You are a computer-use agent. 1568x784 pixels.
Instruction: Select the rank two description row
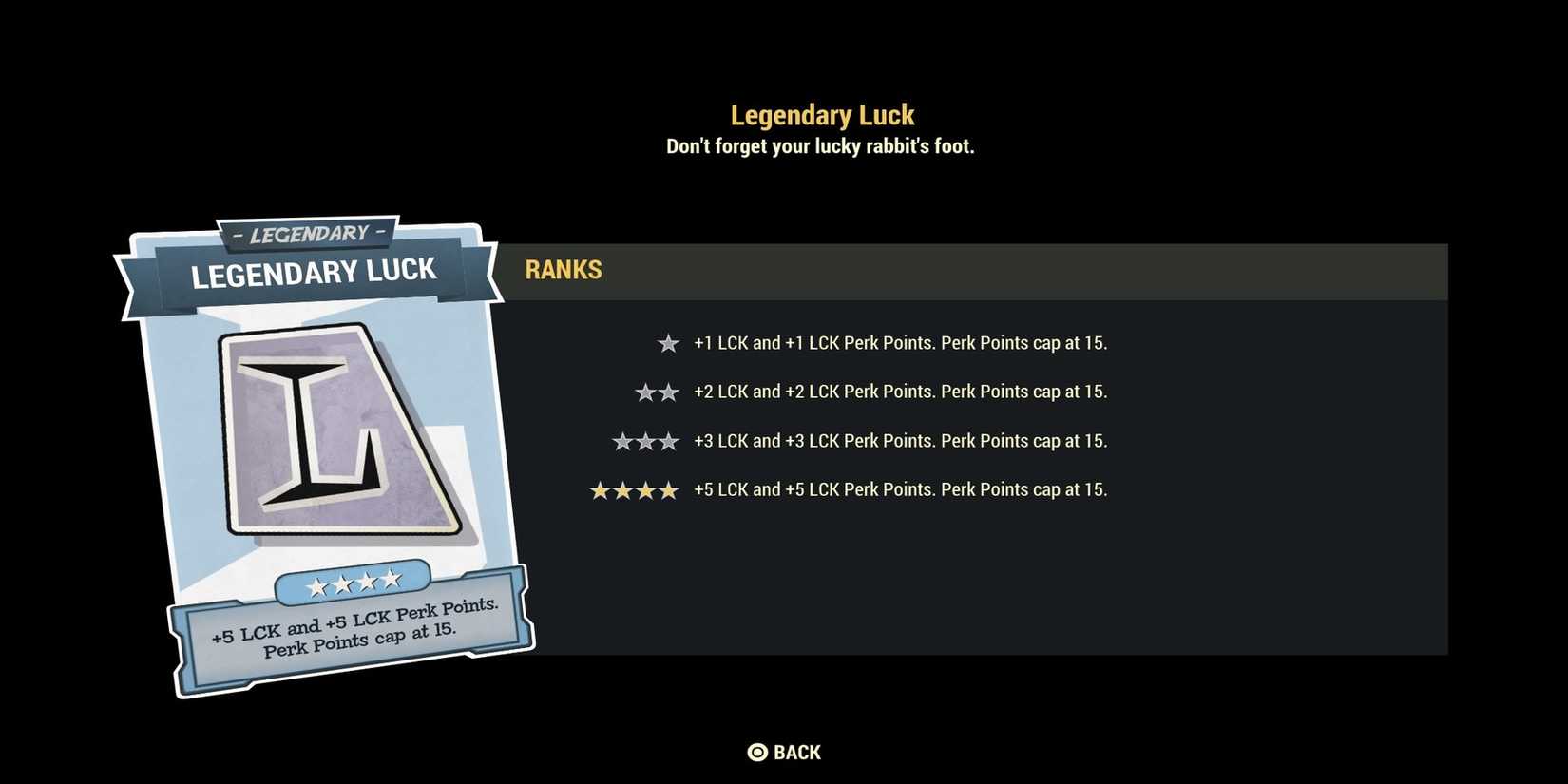pyautogui.click(x=901, y=392)
